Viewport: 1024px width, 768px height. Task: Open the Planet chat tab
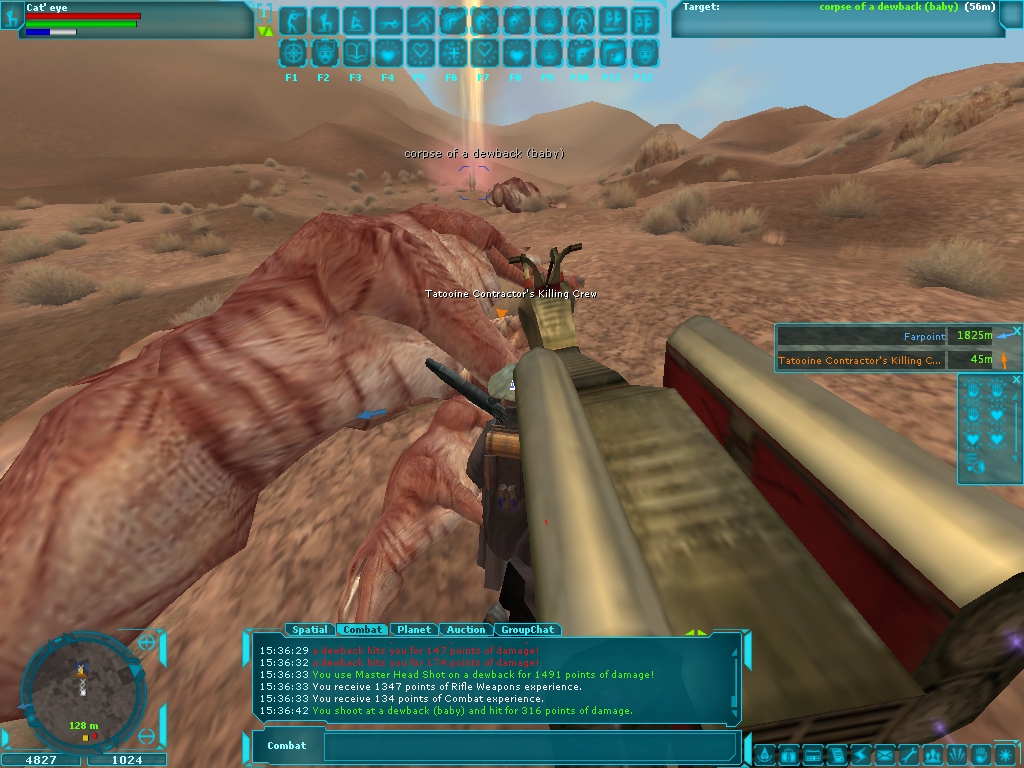click(x=413, y=630)
